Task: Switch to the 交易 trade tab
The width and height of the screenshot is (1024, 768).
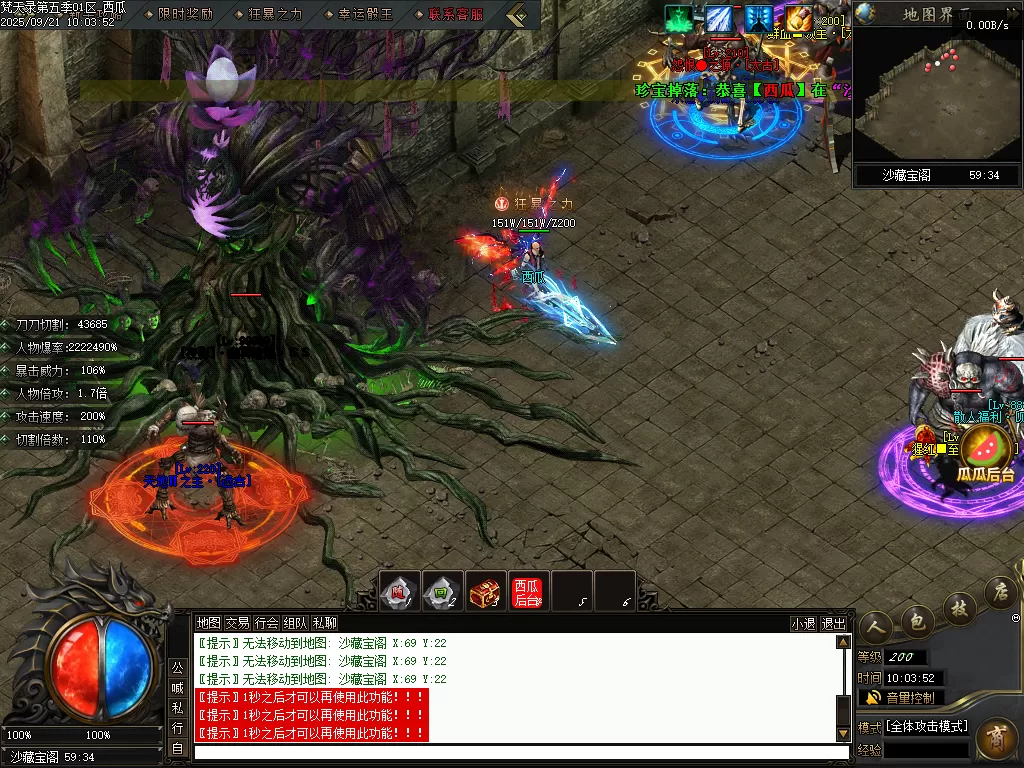Action: pyautogui.click(x=237, y=623)
